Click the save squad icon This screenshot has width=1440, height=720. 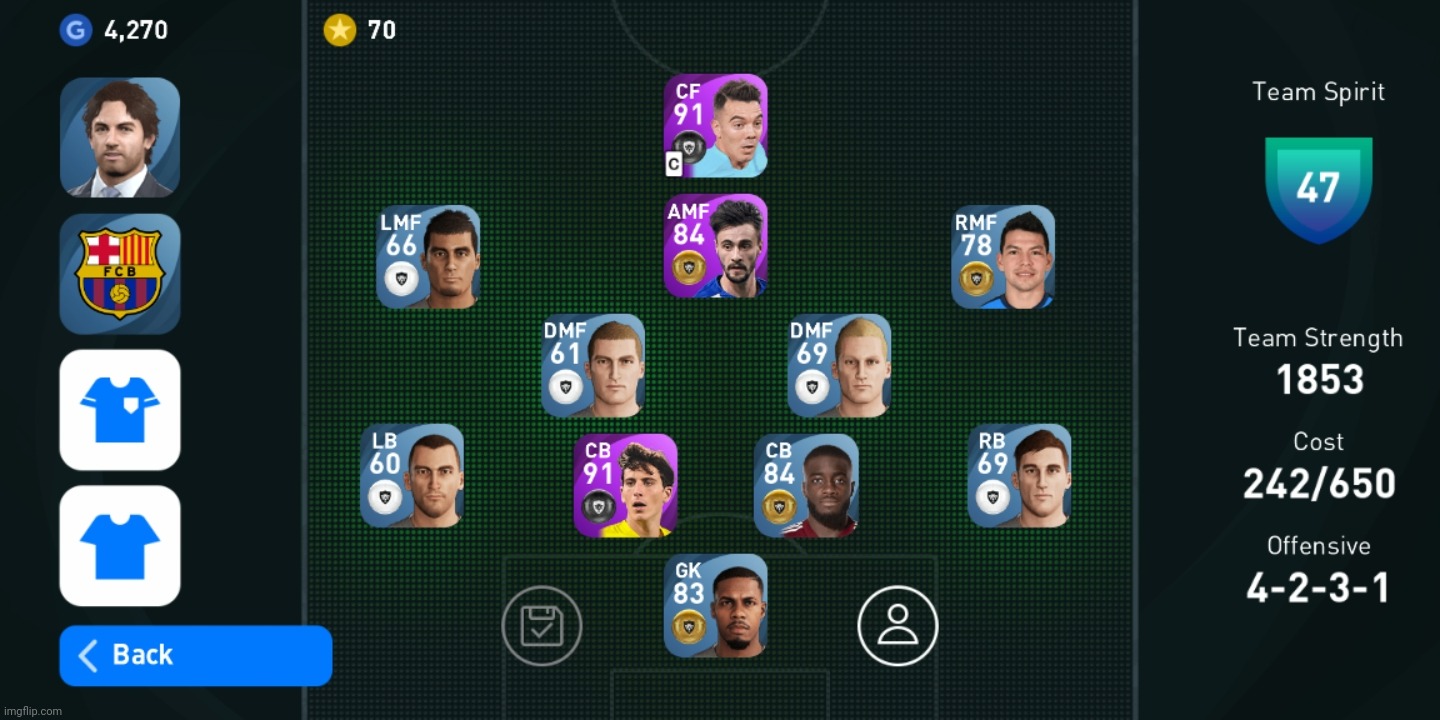(542, 625)
